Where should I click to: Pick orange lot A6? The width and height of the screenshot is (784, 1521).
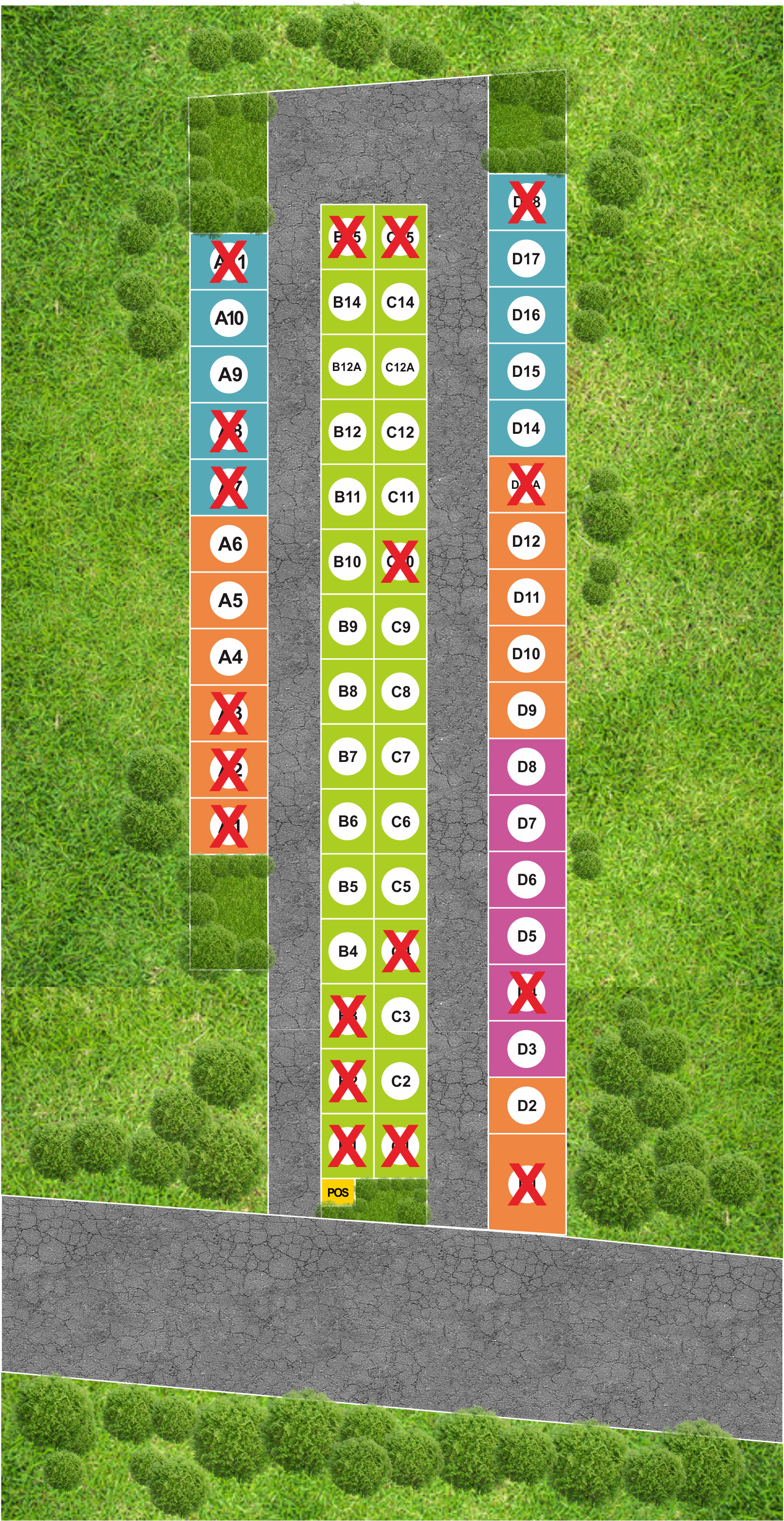pos(230,544)
